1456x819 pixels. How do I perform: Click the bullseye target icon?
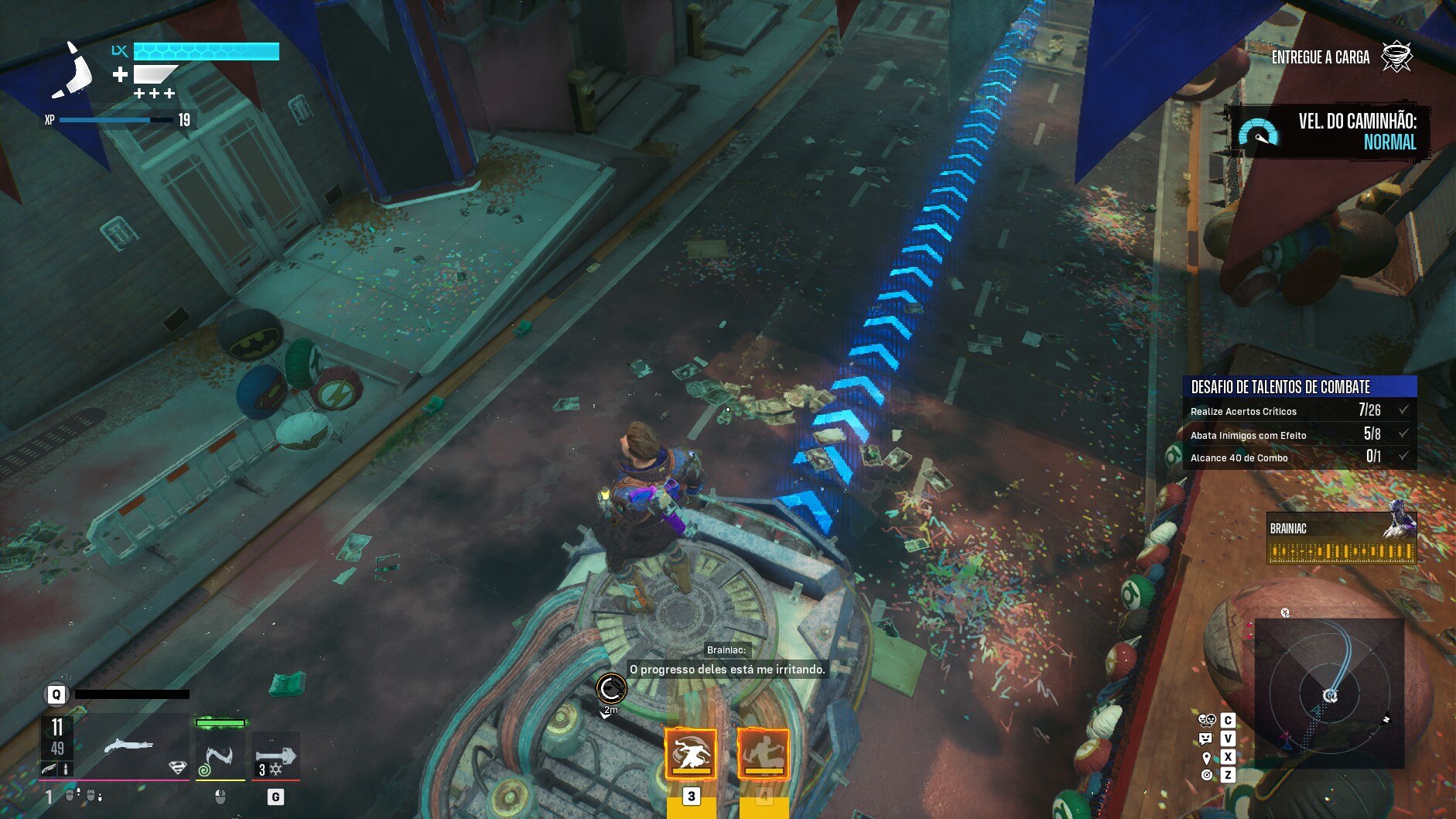click(x=1206, y=775)
